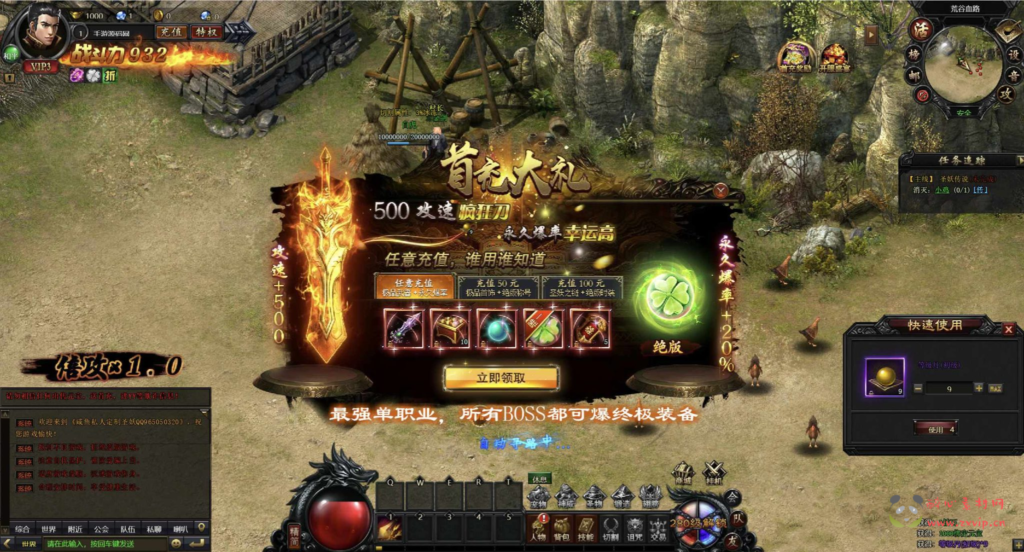Claim the first recharge gift with 立即领取
The image size is (1024, 552).
pos(501,377)
